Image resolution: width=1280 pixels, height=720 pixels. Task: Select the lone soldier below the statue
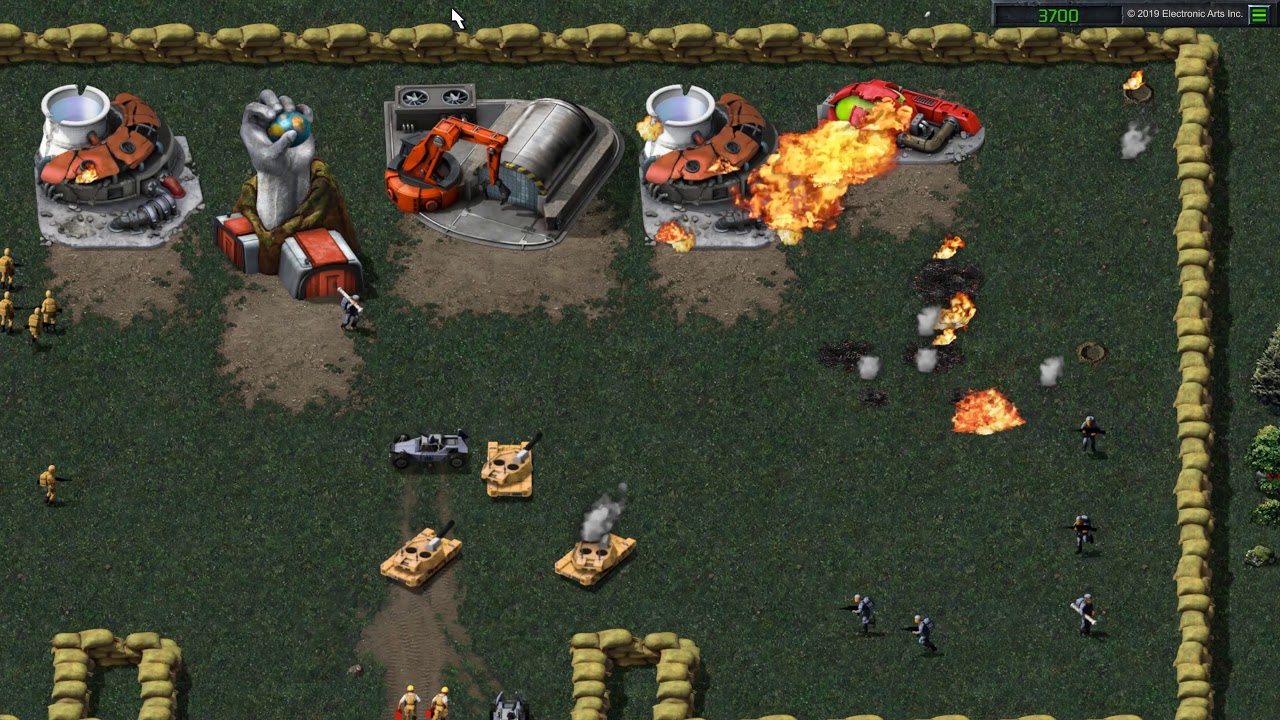[350, 310]
